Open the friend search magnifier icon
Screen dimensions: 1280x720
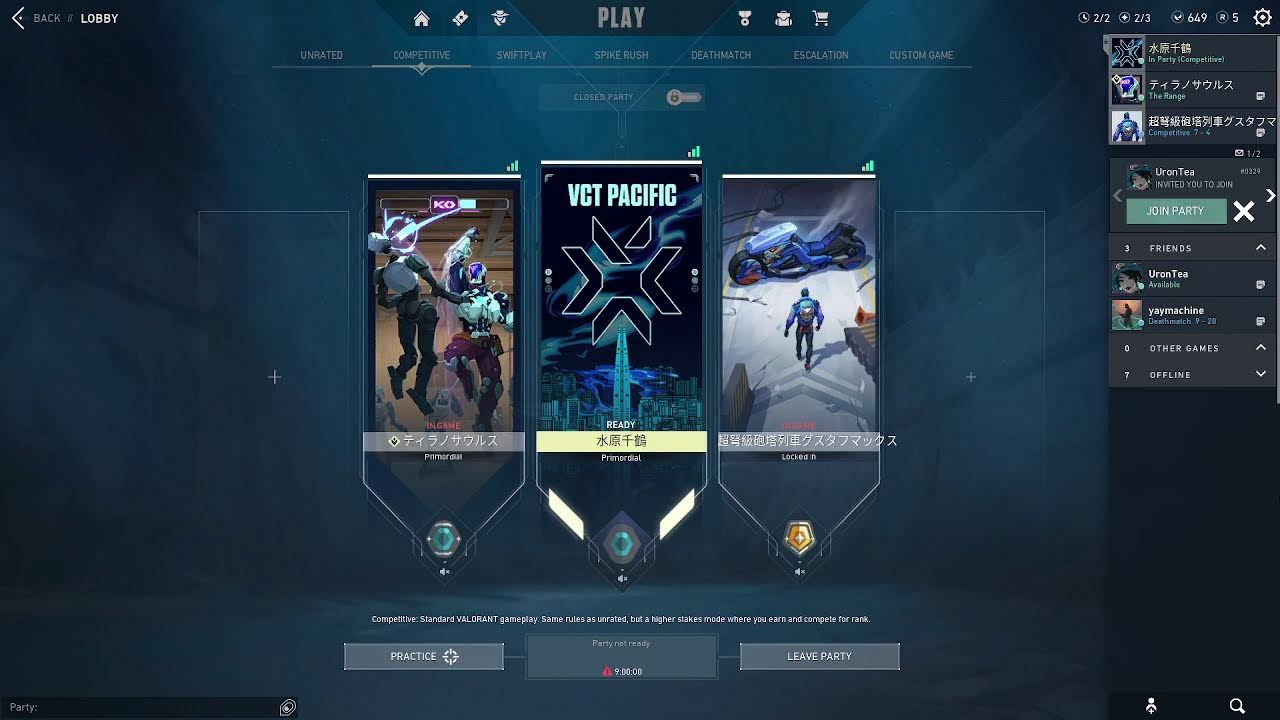1237,706
